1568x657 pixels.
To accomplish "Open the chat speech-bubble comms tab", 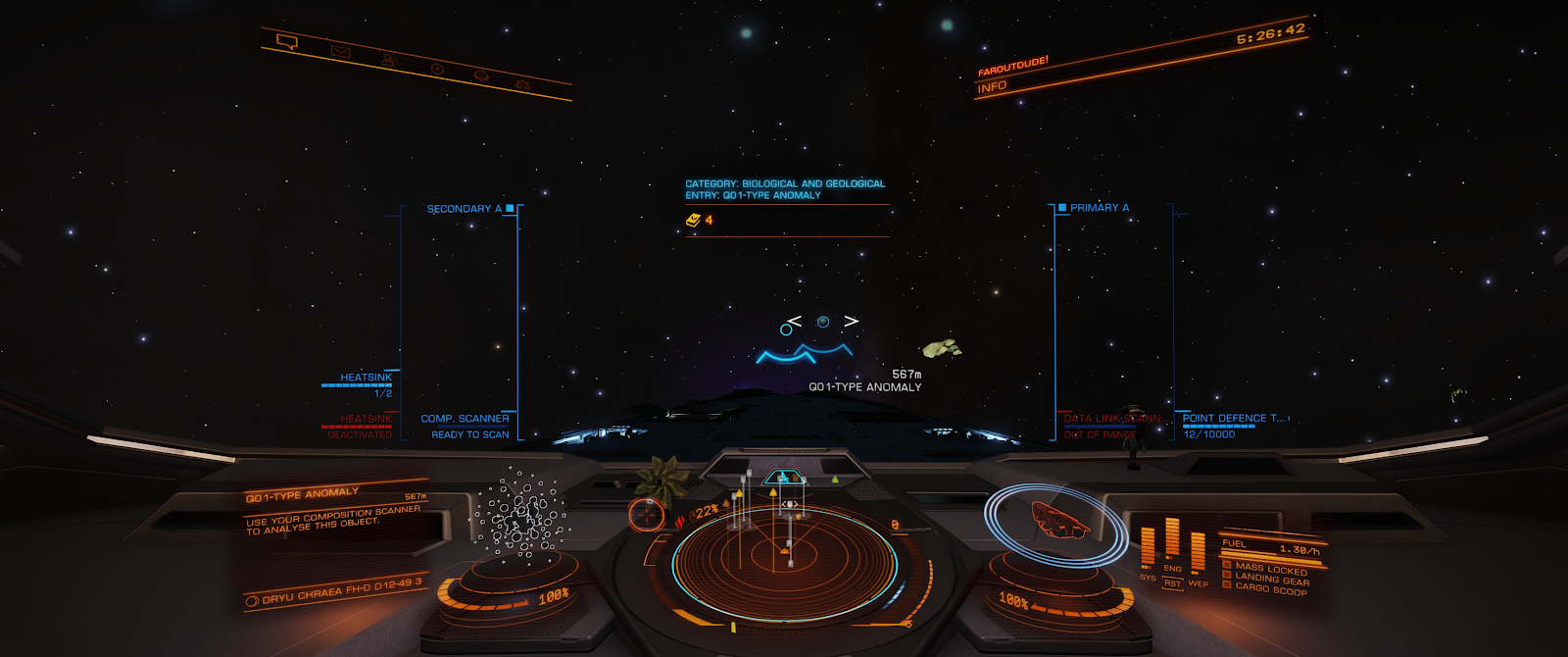I will [x=287, y=42].
